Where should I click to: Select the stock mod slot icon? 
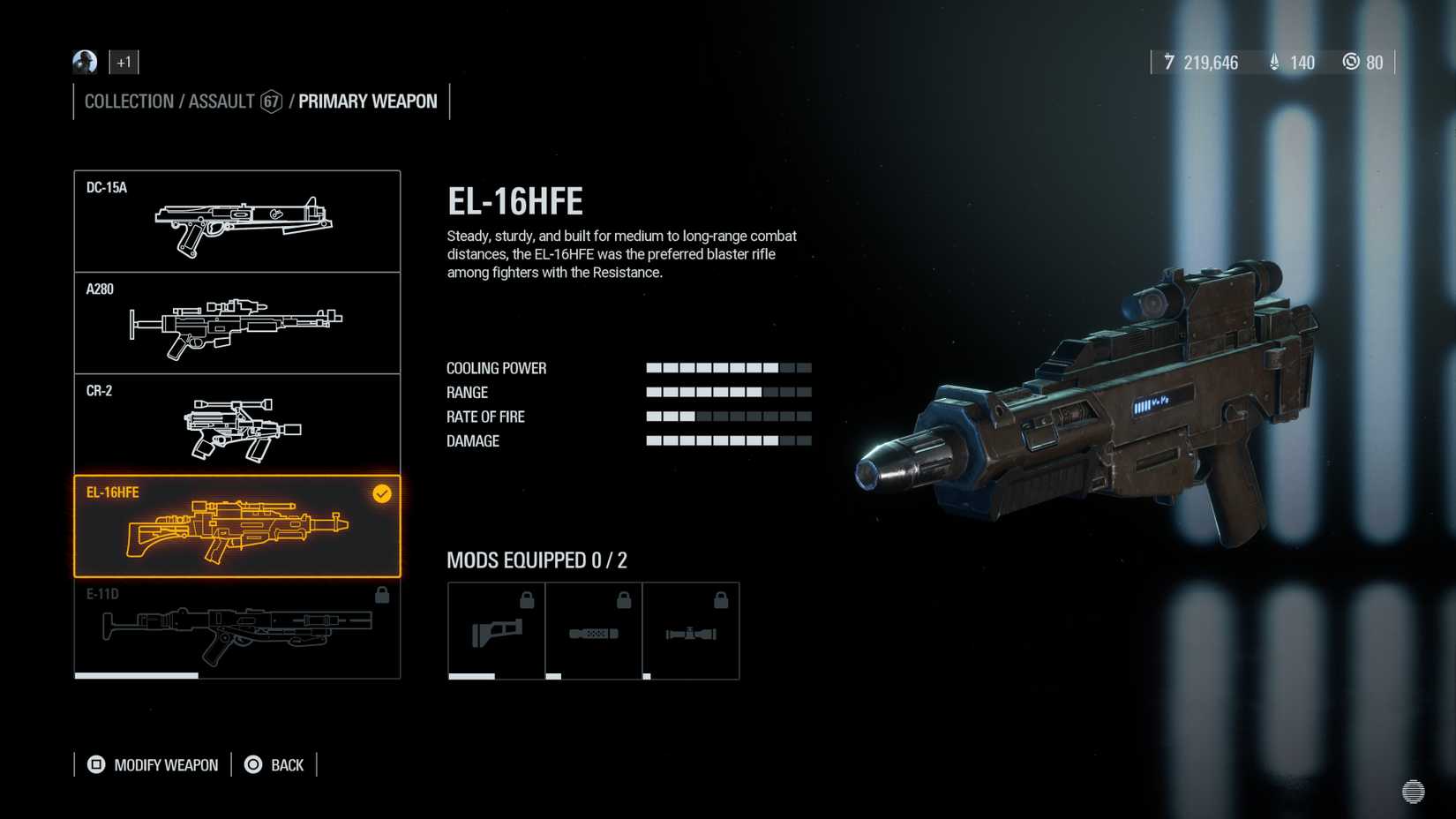pos(495,629)
